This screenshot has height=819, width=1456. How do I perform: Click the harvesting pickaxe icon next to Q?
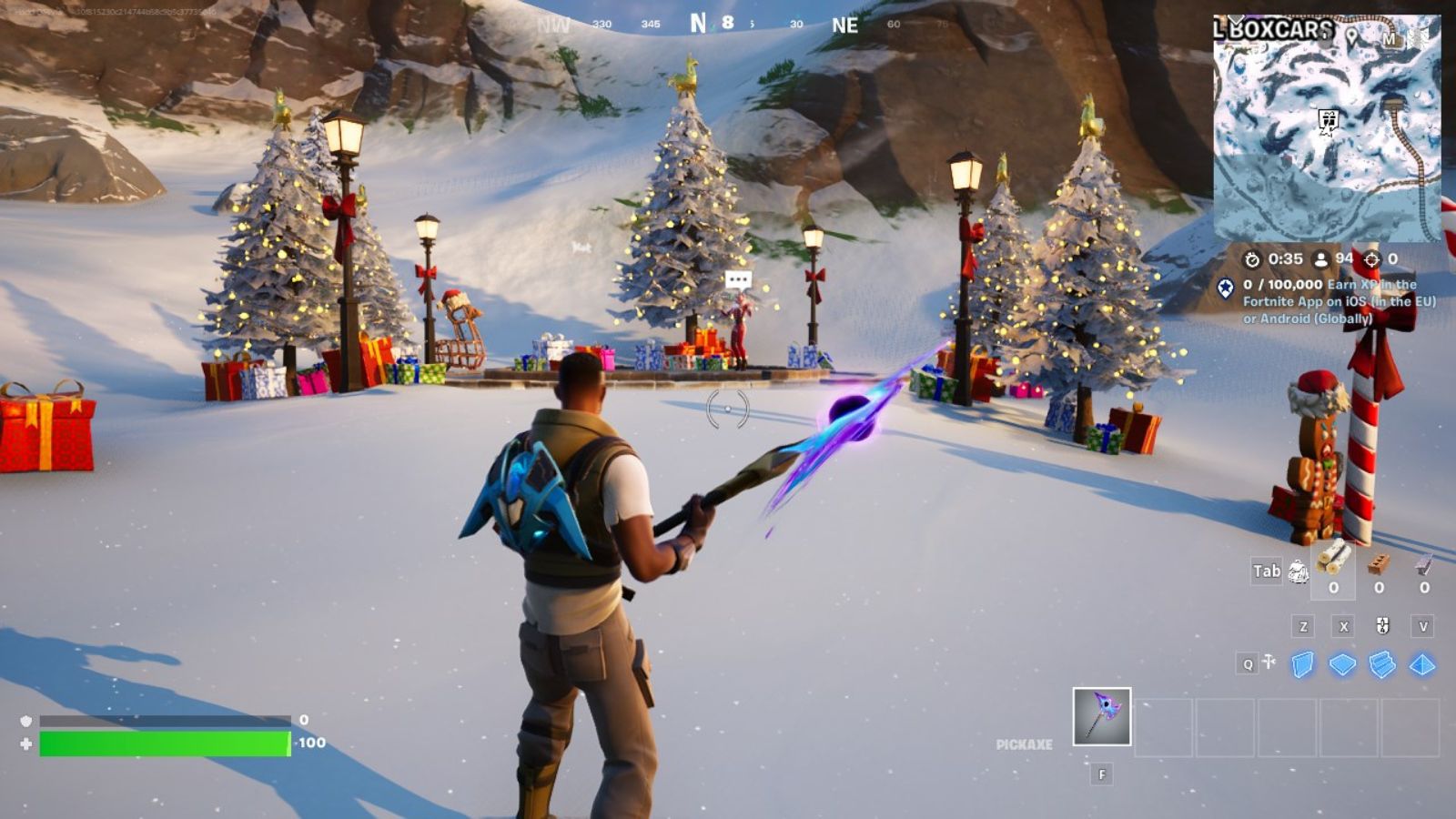pos(1269,662)
